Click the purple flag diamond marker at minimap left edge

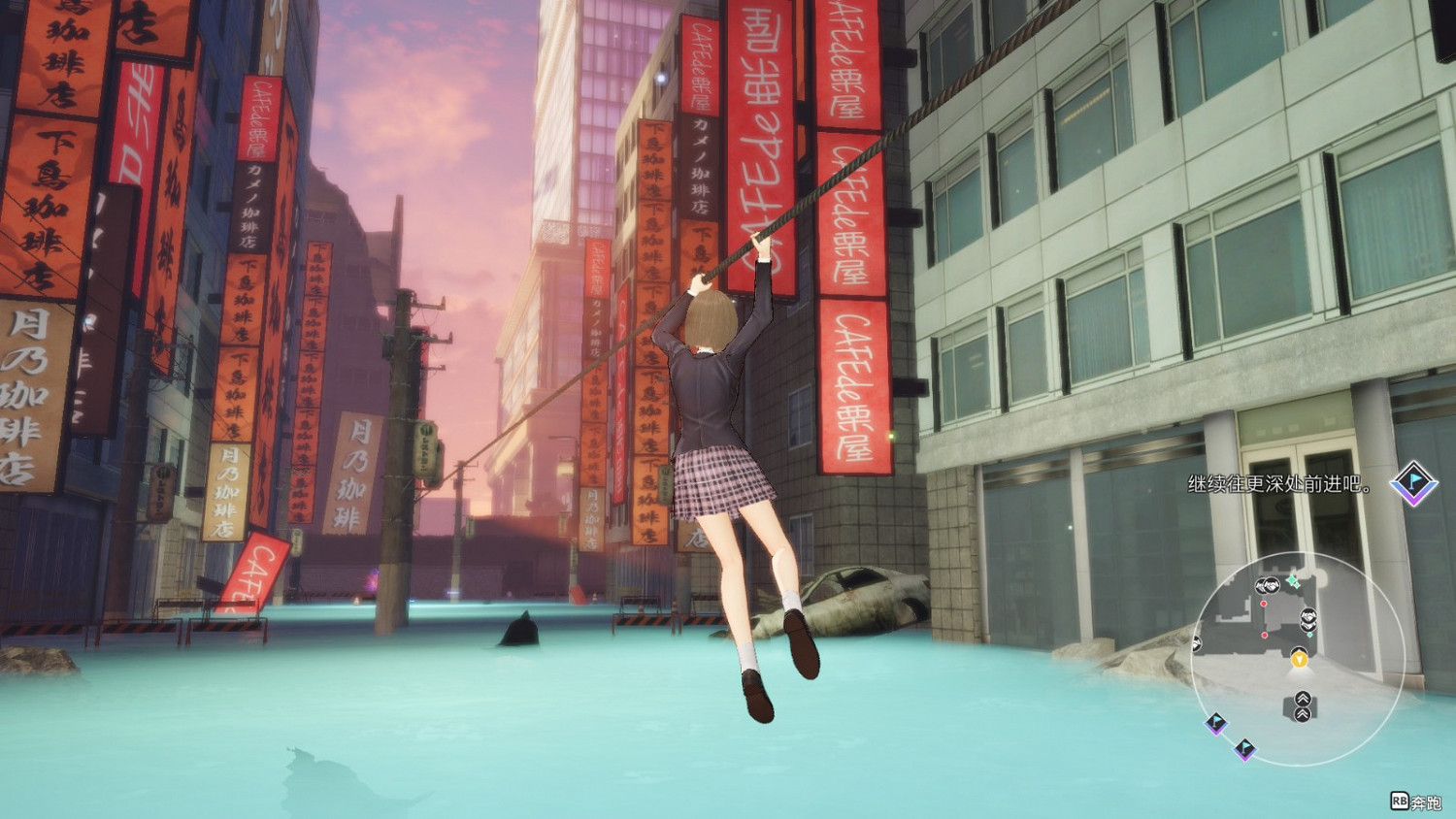pyautogui.click(x=1214, y=724)
